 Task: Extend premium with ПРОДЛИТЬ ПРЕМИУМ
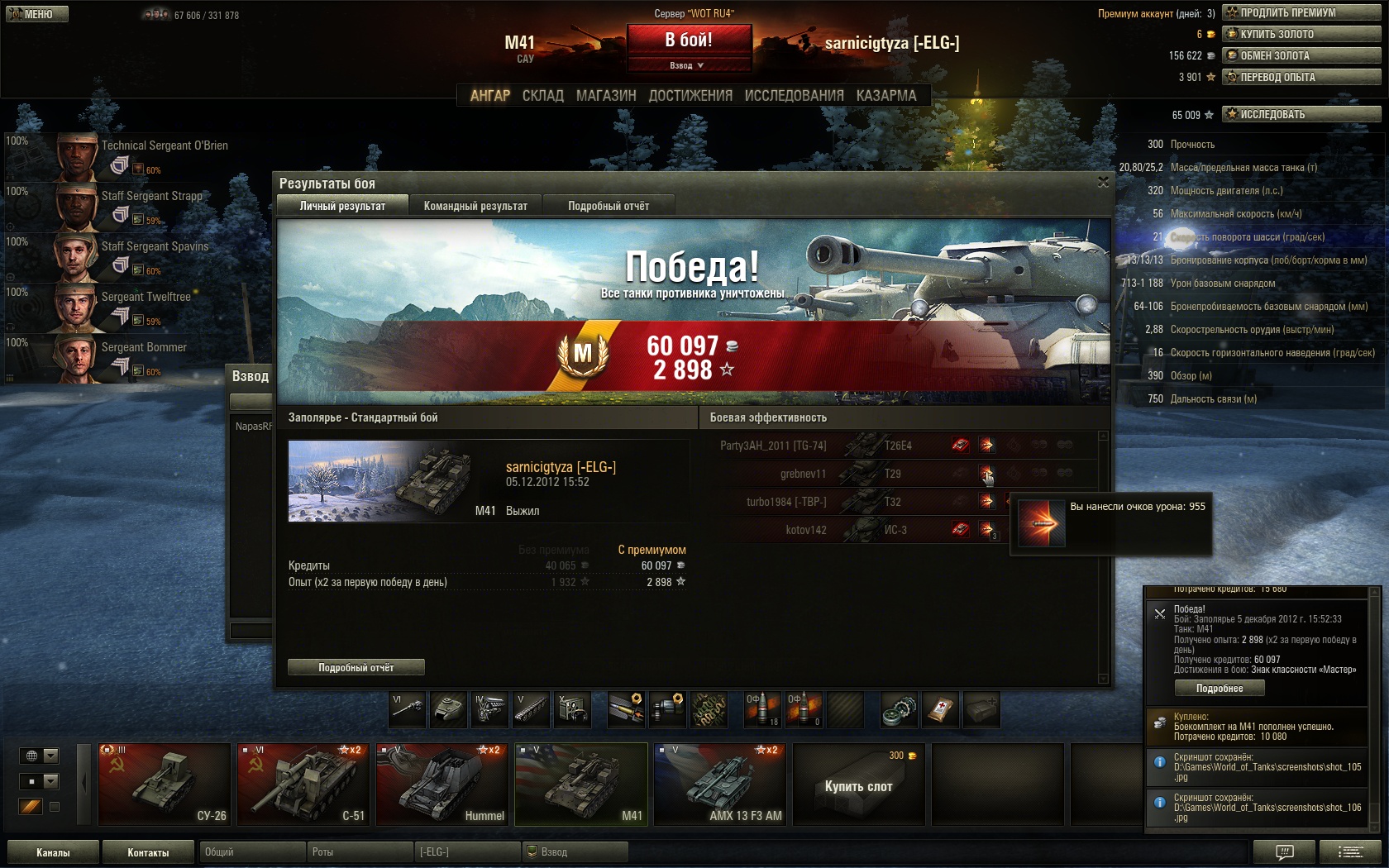1301,12
